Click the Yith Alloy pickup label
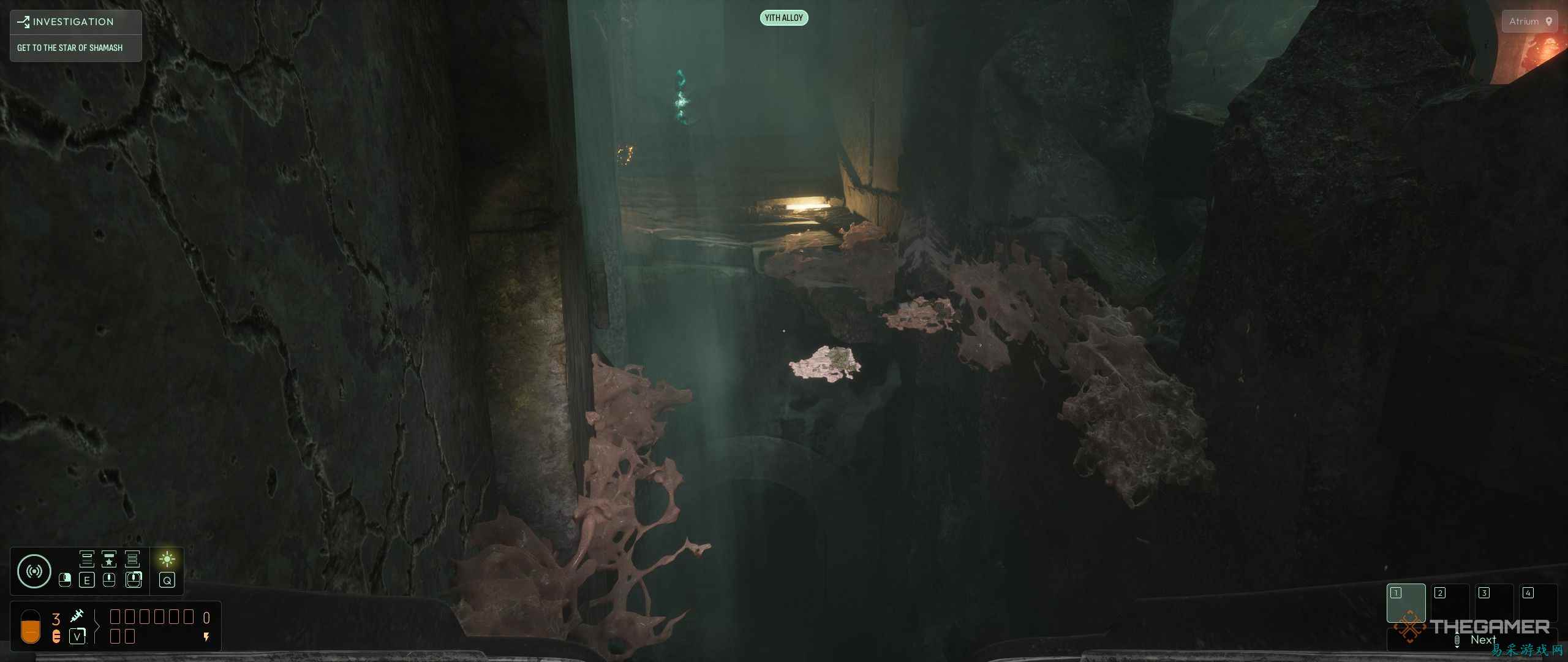Screen dimensions: 1568x662 [x=784, y=18]
